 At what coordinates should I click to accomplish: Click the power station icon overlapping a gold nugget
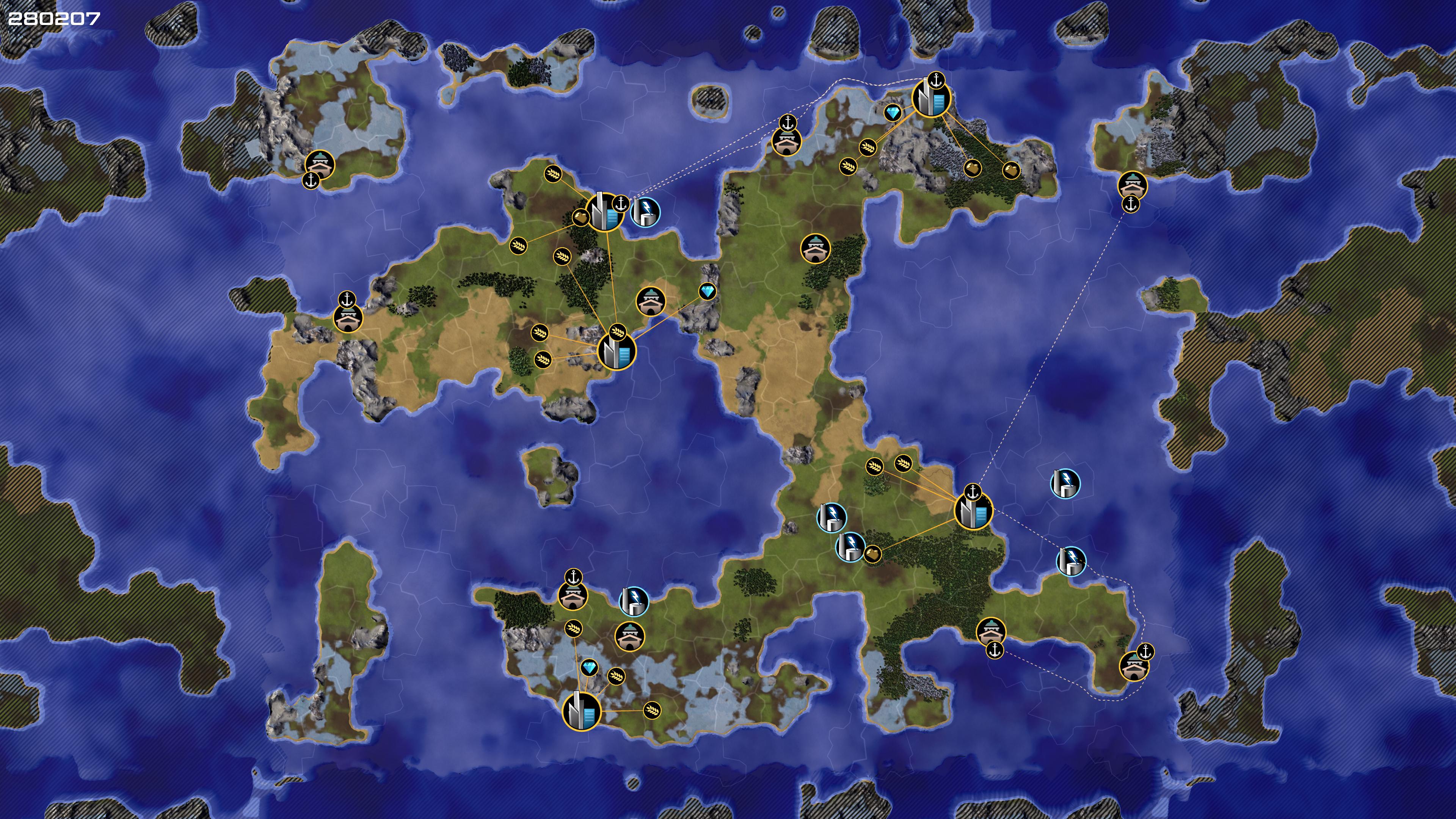[850, 546]
